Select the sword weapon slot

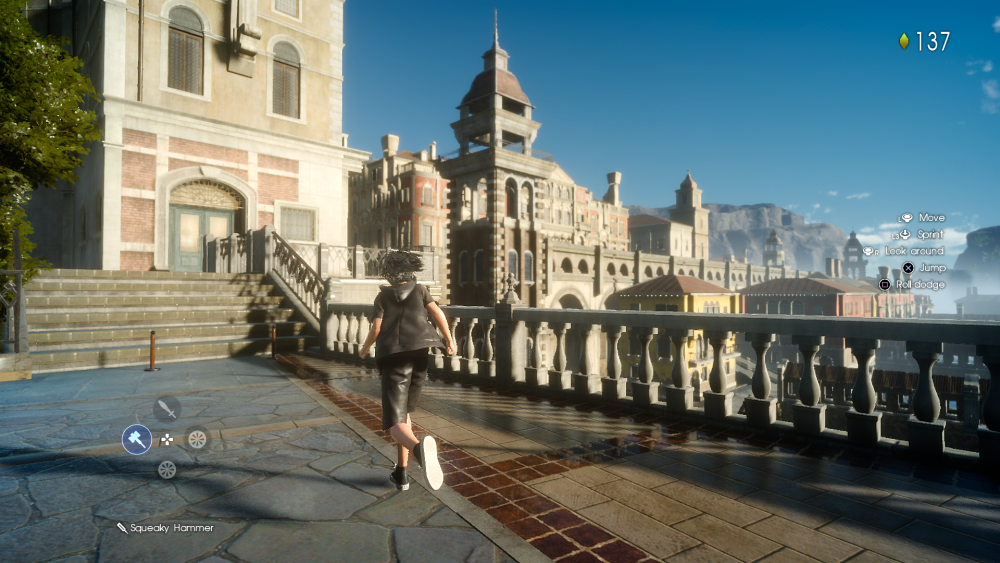pos(167,408)
